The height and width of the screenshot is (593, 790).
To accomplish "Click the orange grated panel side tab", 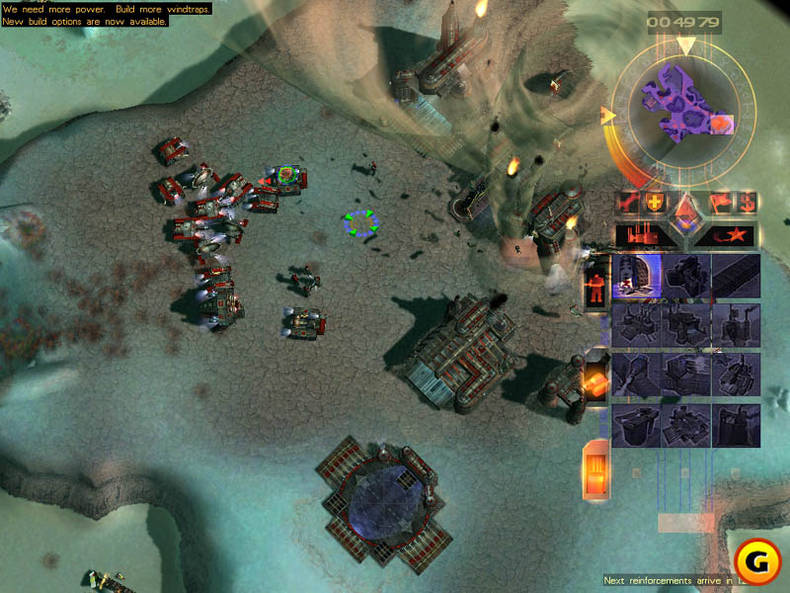I will click(x=596, y=468).
